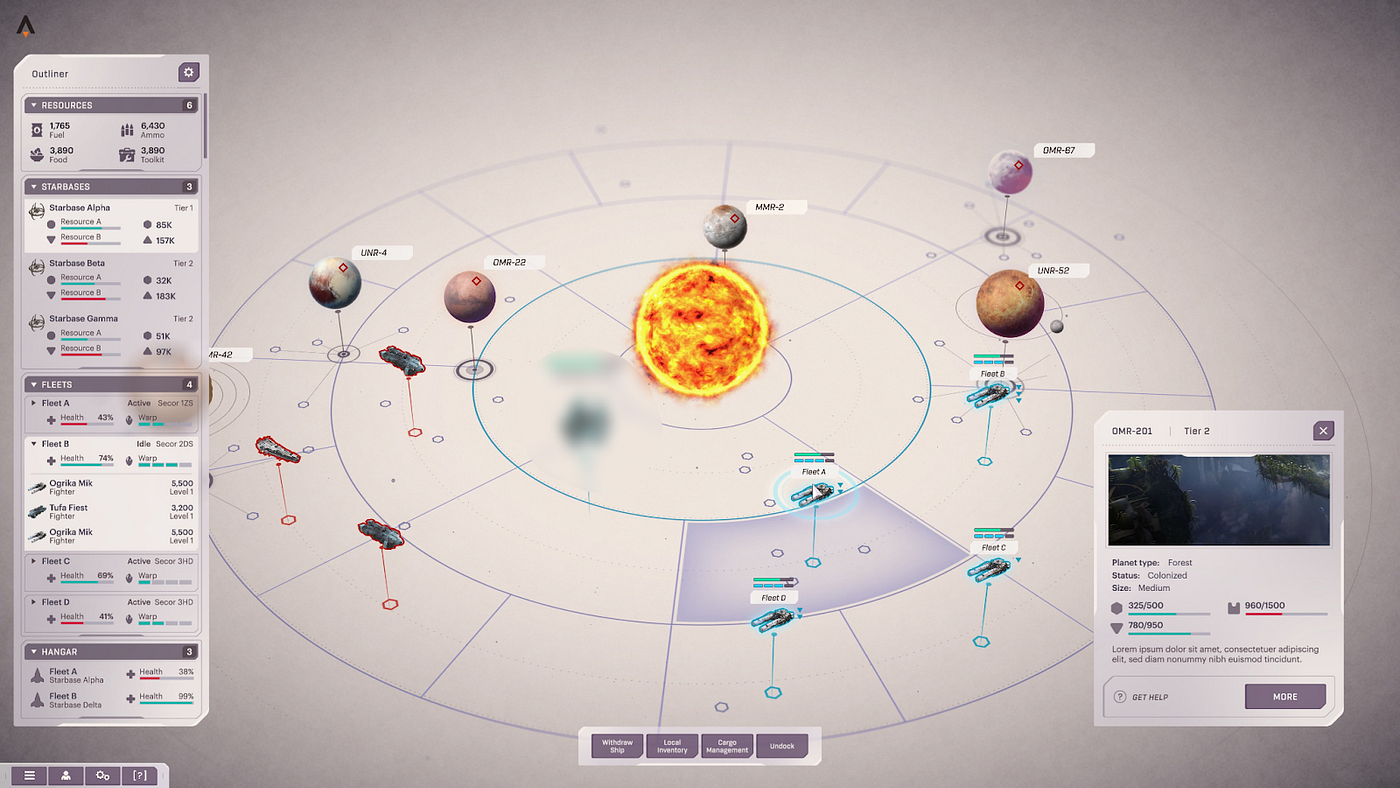Open the Outliner settings gear
The height and width of the screenshot is (788, 1400).
(x=189, y=72)
